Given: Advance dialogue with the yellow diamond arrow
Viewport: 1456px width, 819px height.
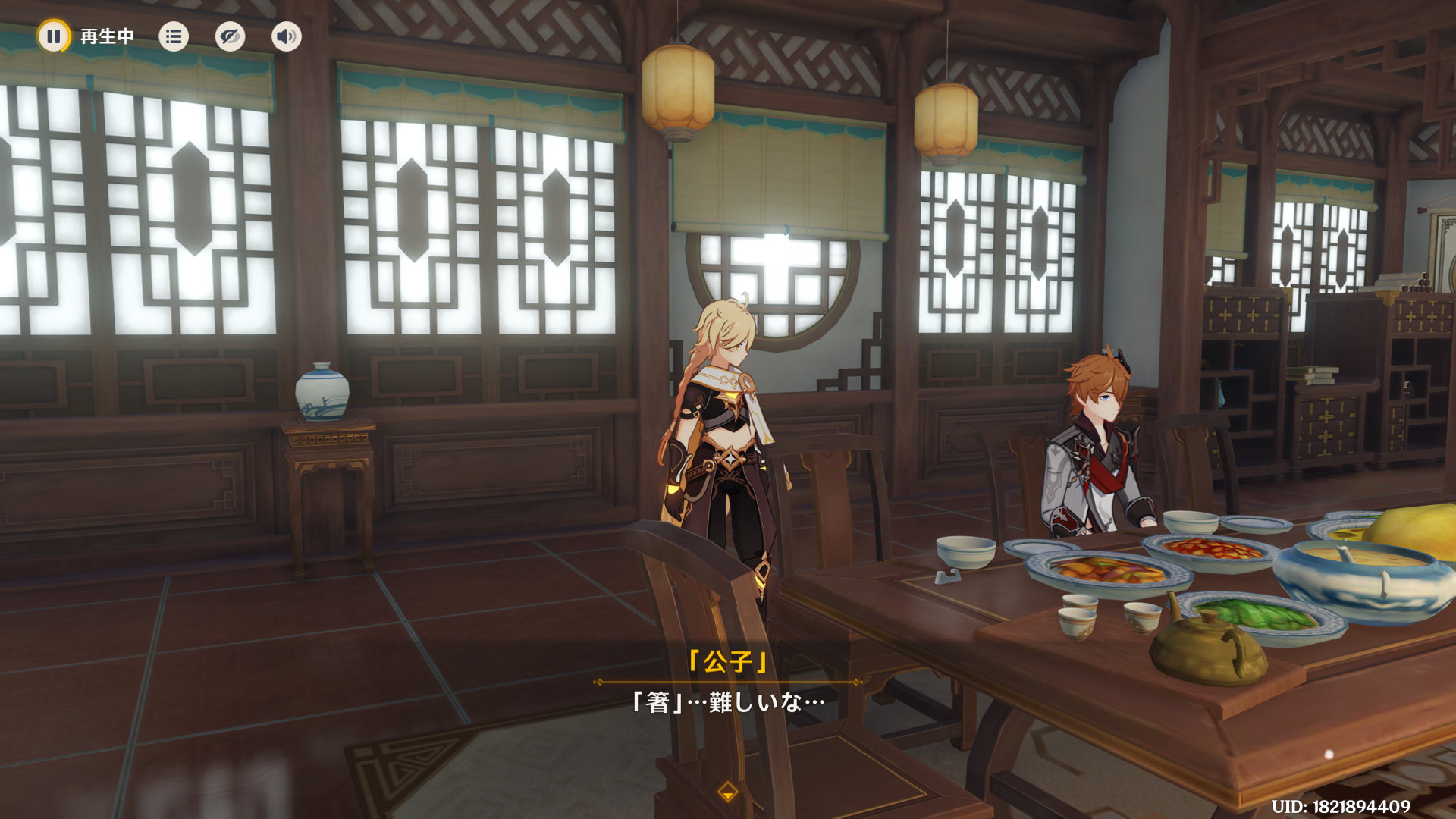Looking at the screenshot, I should point(728,792).
